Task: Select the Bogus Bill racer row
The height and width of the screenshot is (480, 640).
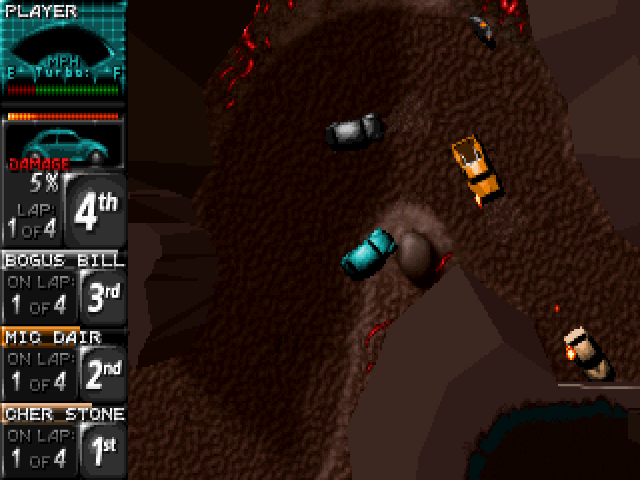Action: 63,288
